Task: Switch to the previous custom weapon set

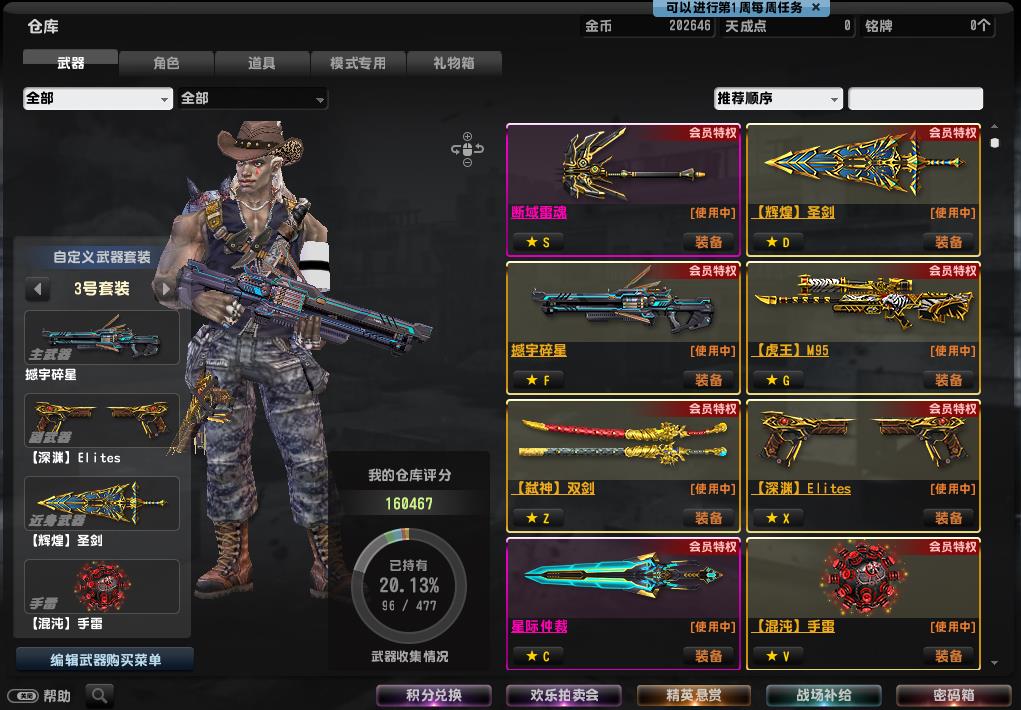Action: pyautogui.click(x=38, y=289)
